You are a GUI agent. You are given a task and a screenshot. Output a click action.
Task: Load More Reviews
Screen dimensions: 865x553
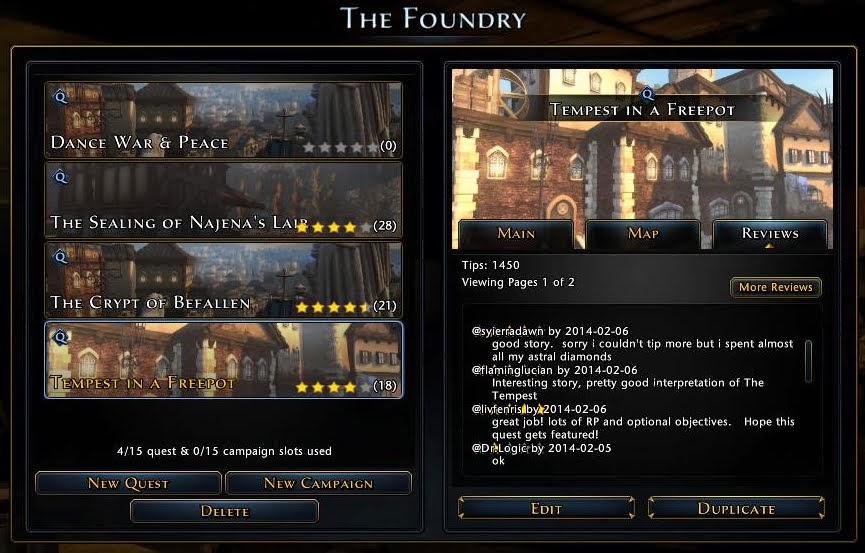tap(775, 288)
